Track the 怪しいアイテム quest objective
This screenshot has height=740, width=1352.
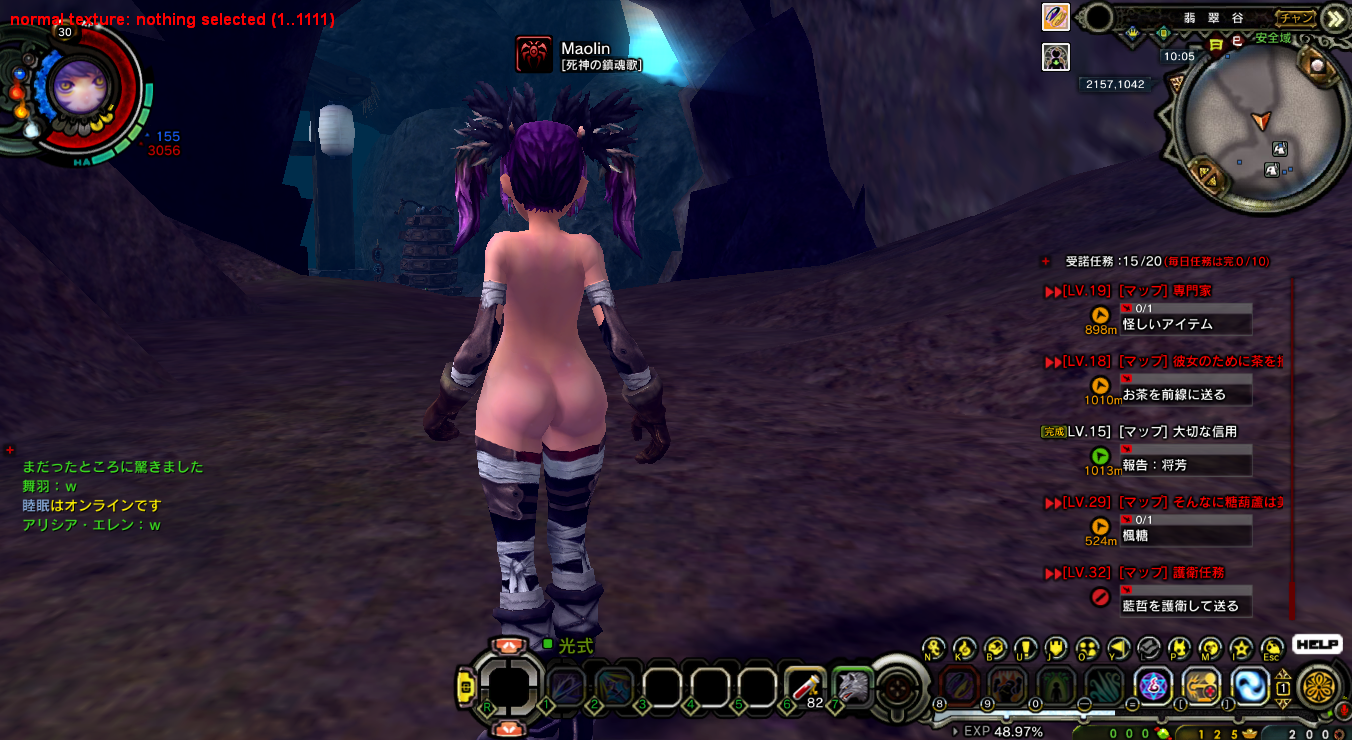[1185, 324]
